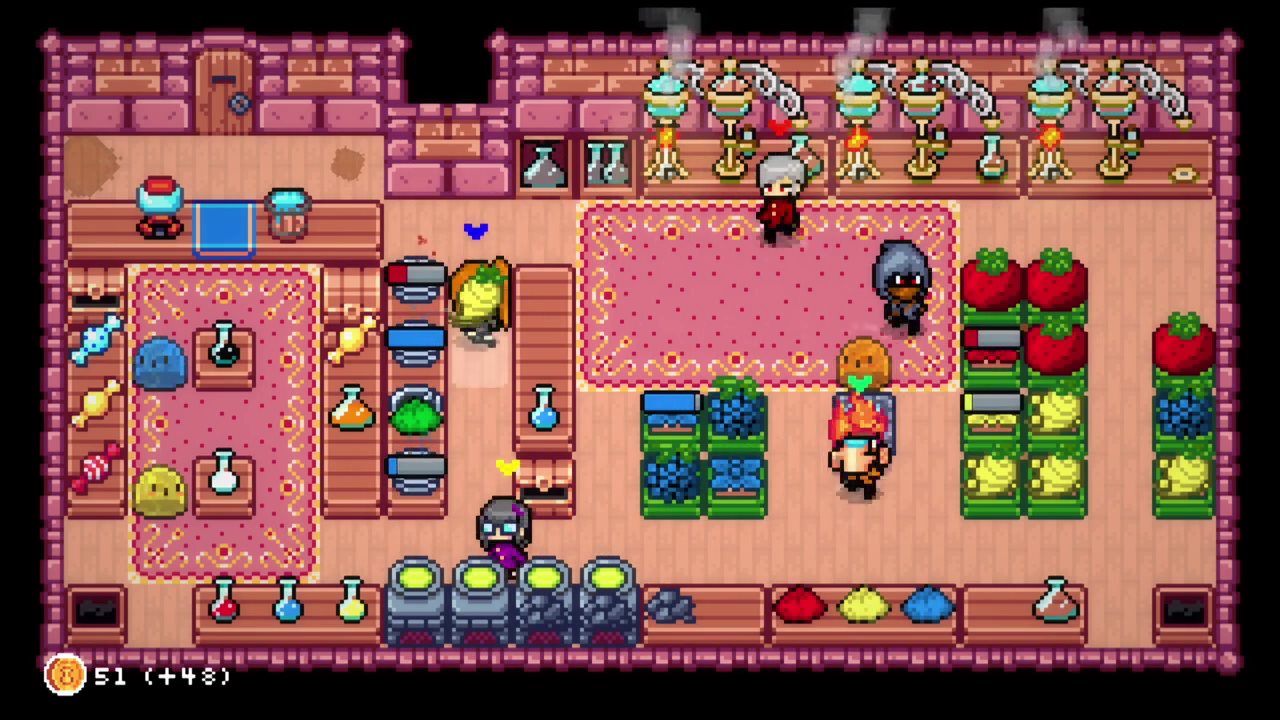Select the strawberry crate on the right

pos(990,280)
